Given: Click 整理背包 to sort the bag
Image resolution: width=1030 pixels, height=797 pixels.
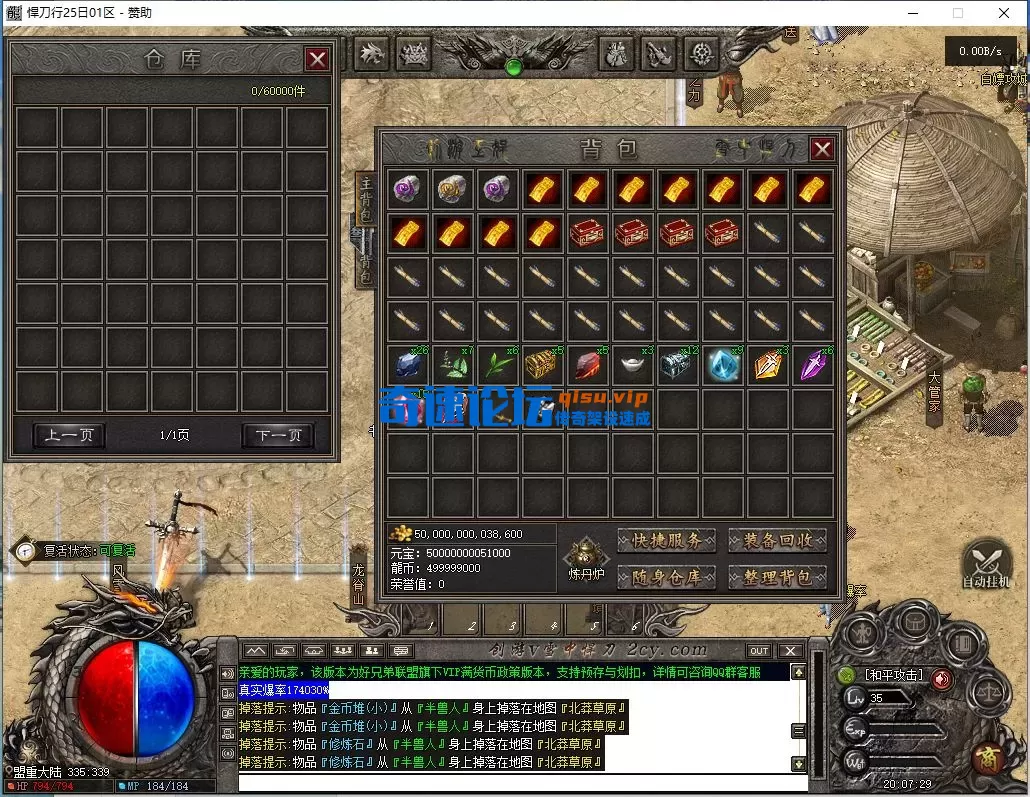Looking at the screenshot, I should pyautogui.click(x=777, y=577).
